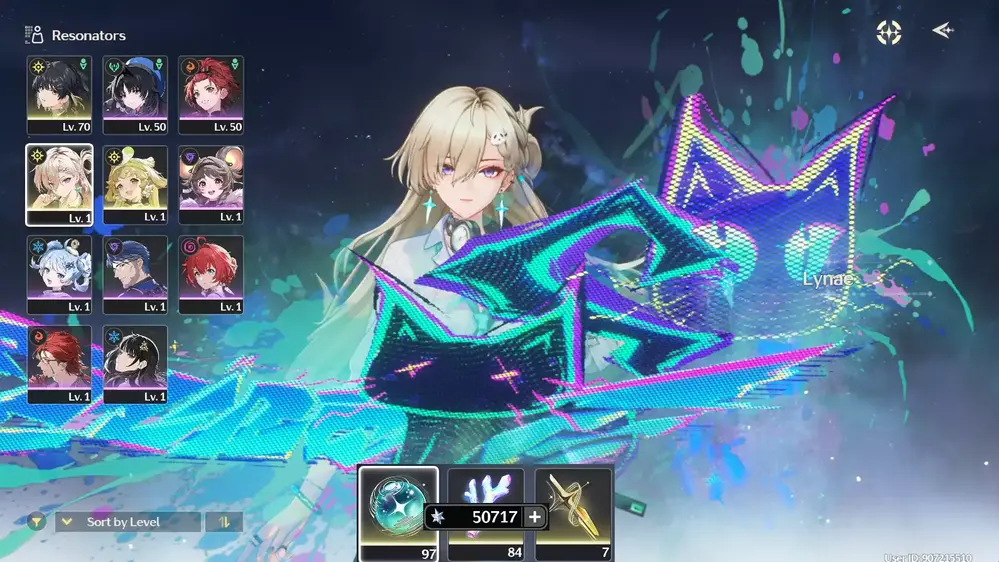Pick the Lv. 50 red-haired resonator
The width and height of the screenshot is (999, 562).
click(211, 94)
